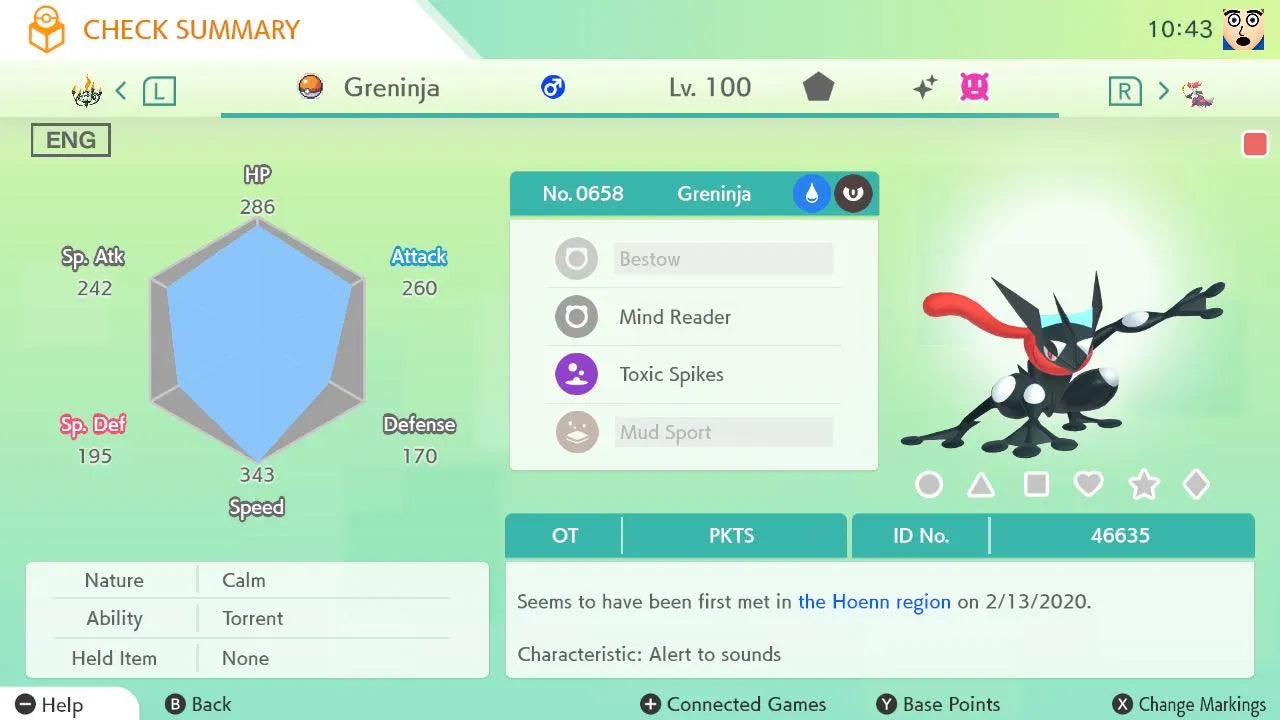Screen dimensions: 1280x720
Task: Go to next Pokémon with right arrow
Action: pyautogui.click(x=1163, y=91)
